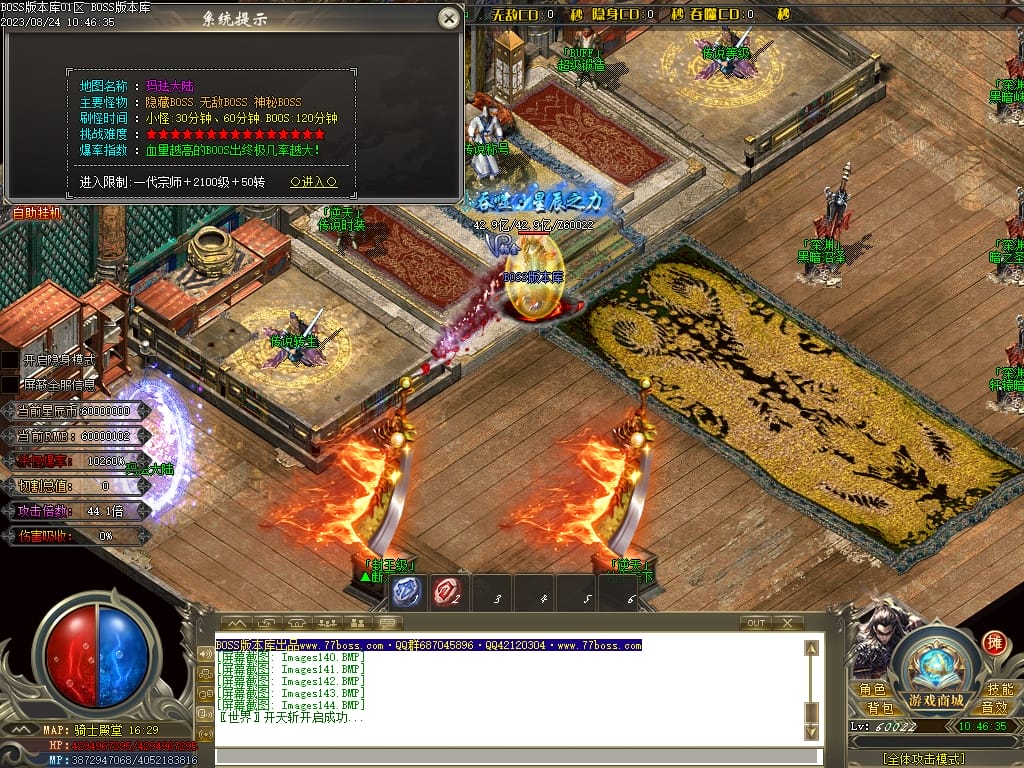This screenshot has width=1024, height=768.
Task: Open the 角色 character panel
Action: pyautogui.click(x=872, y=690)
